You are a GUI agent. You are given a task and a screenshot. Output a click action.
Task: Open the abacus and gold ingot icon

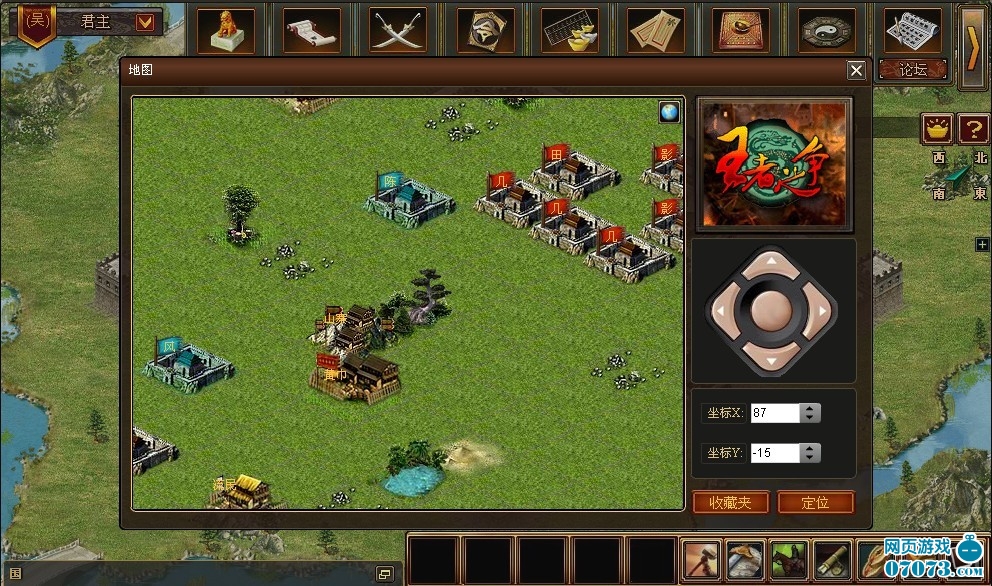[570, 30]
